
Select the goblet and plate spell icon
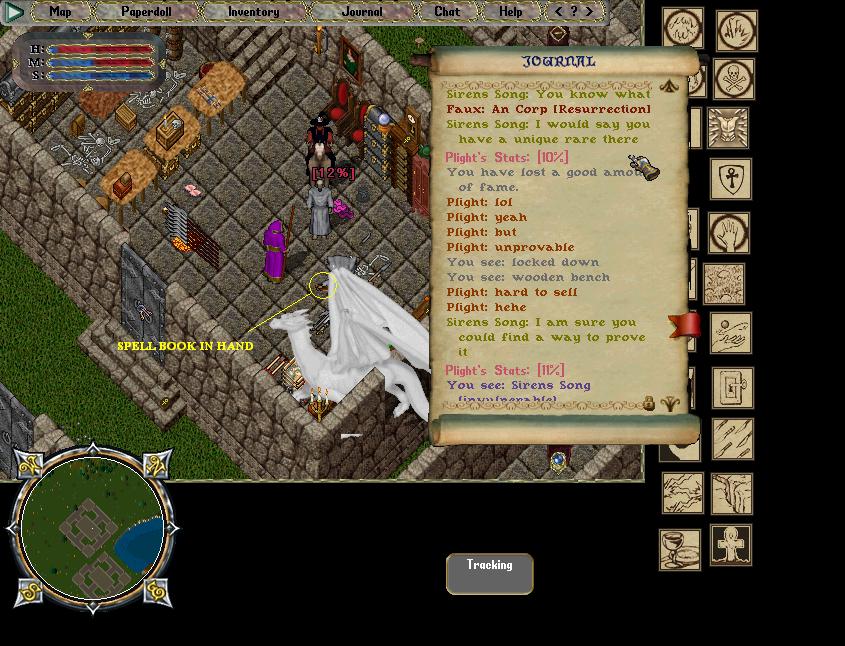pyautogui.click(x=679, y=549)
